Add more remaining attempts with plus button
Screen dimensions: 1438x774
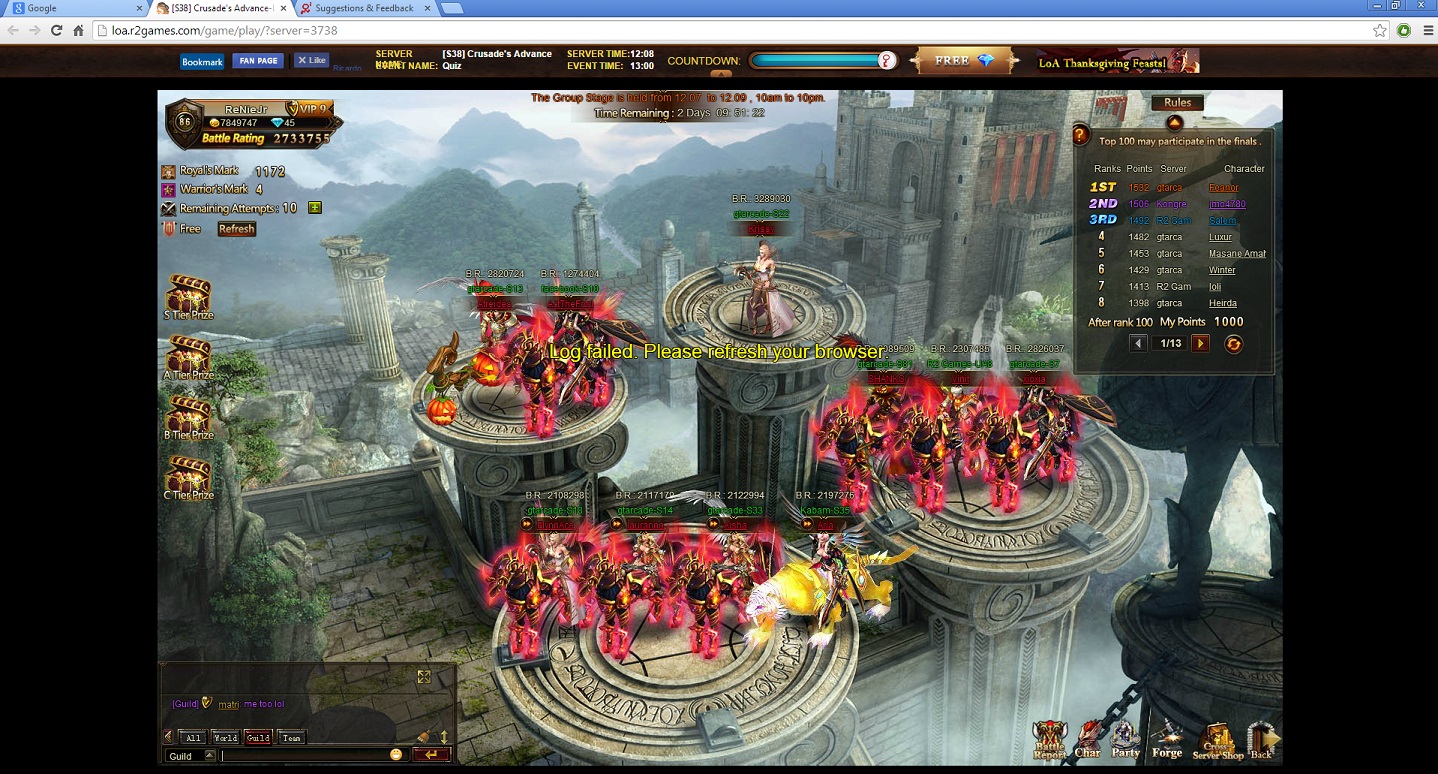315,208
